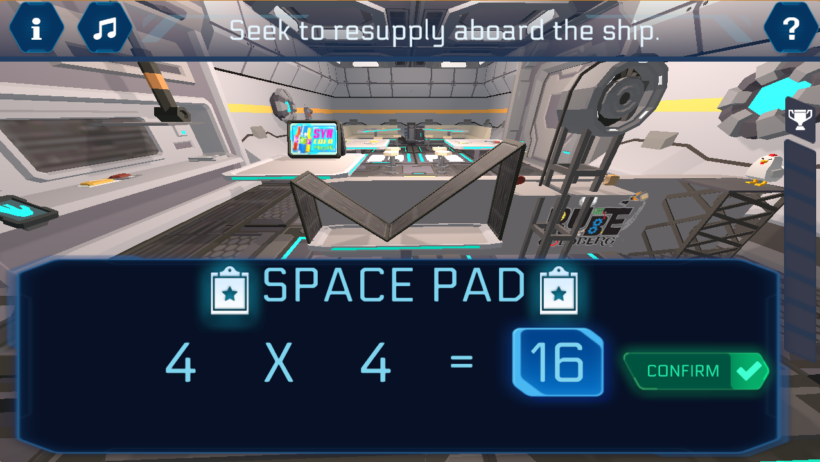Toggle the music note button
820x462 pixels.
[x=104, y=28]
